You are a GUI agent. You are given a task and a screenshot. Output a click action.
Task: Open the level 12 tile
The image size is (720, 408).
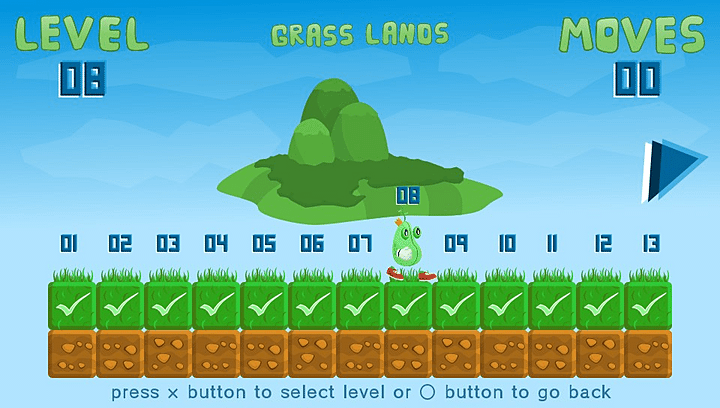[x=600, y=305]
